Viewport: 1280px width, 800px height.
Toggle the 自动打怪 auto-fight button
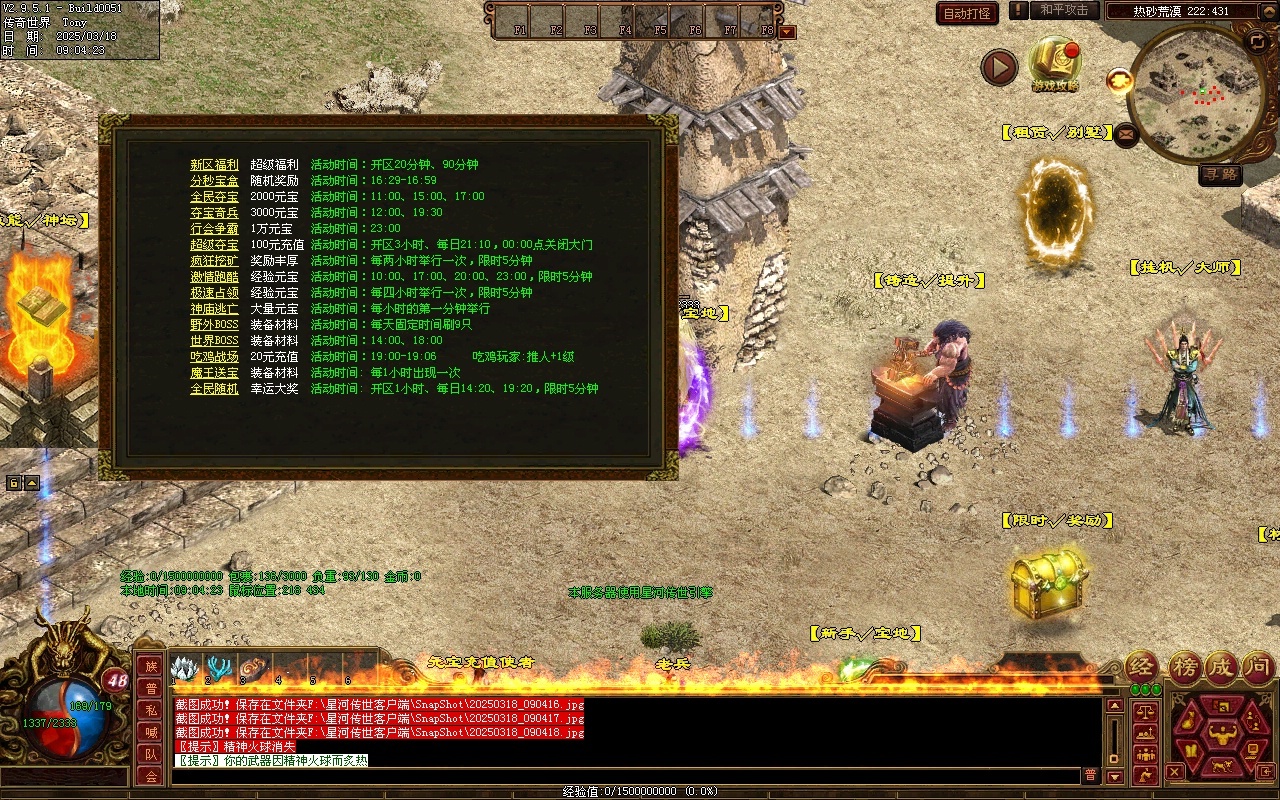coord(967,13)
